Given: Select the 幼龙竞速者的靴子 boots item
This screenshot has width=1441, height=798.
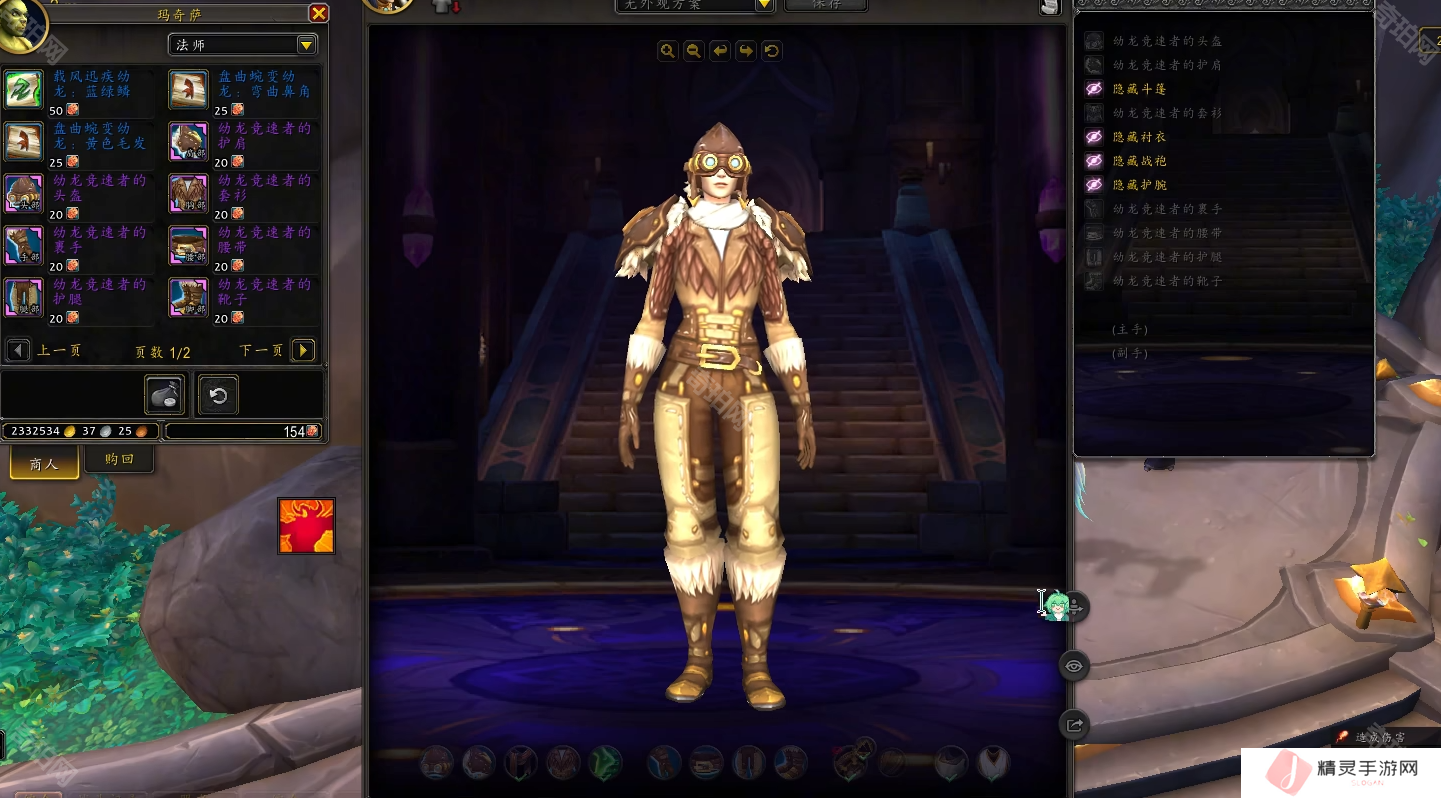Looking at the screenshot, I should click(x=189, y=298).
